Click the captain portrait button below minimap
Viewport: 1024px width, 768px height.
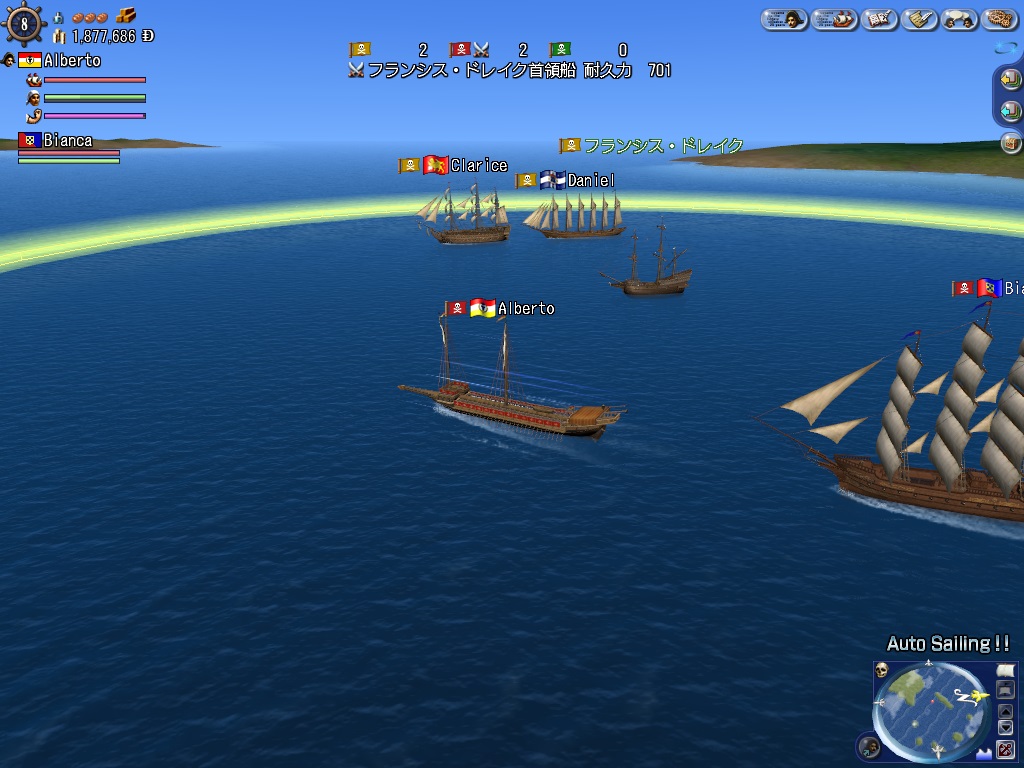[870, 746]
